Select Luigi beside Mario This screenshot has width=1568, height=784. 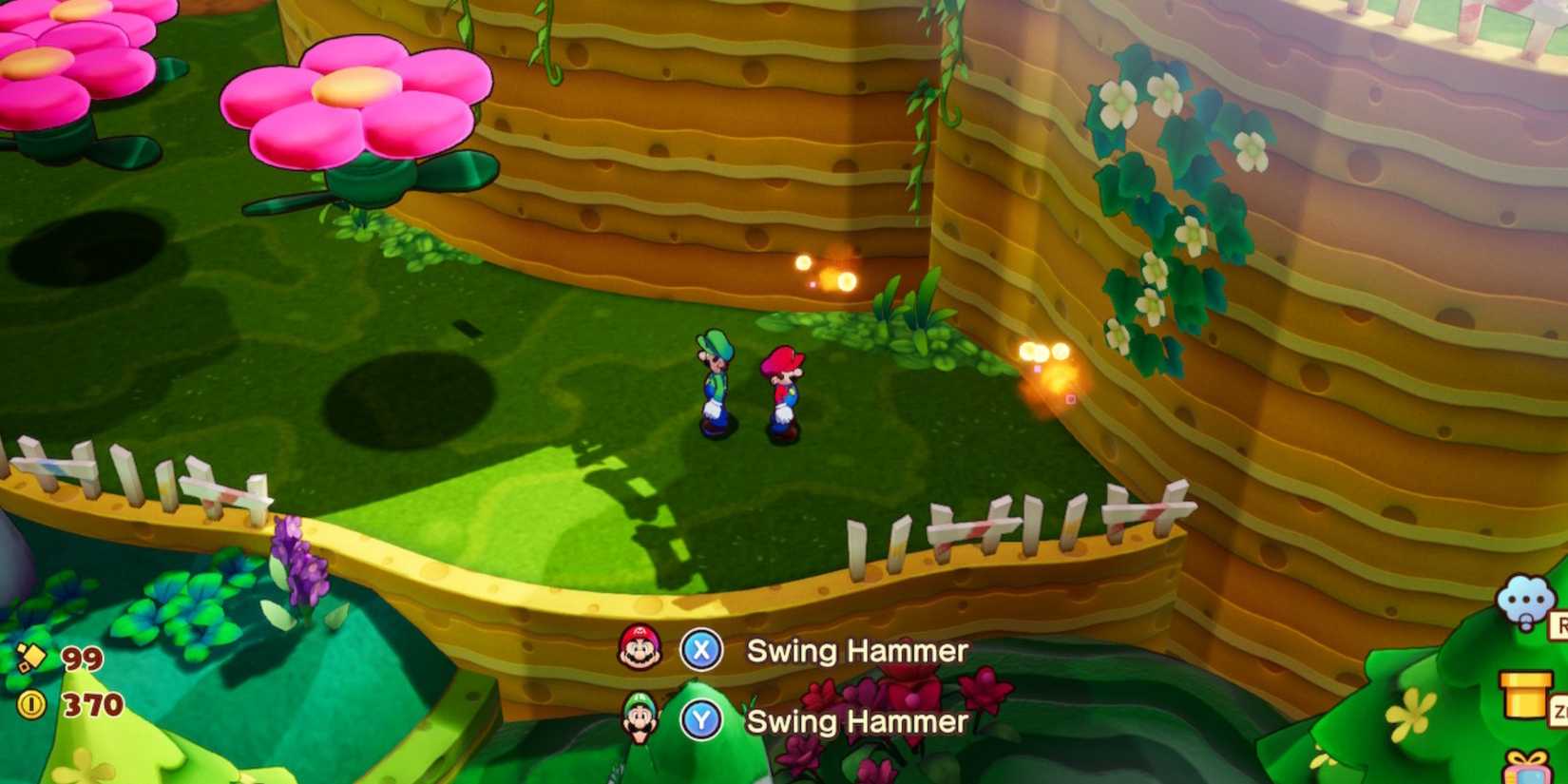tap(716, 385)
